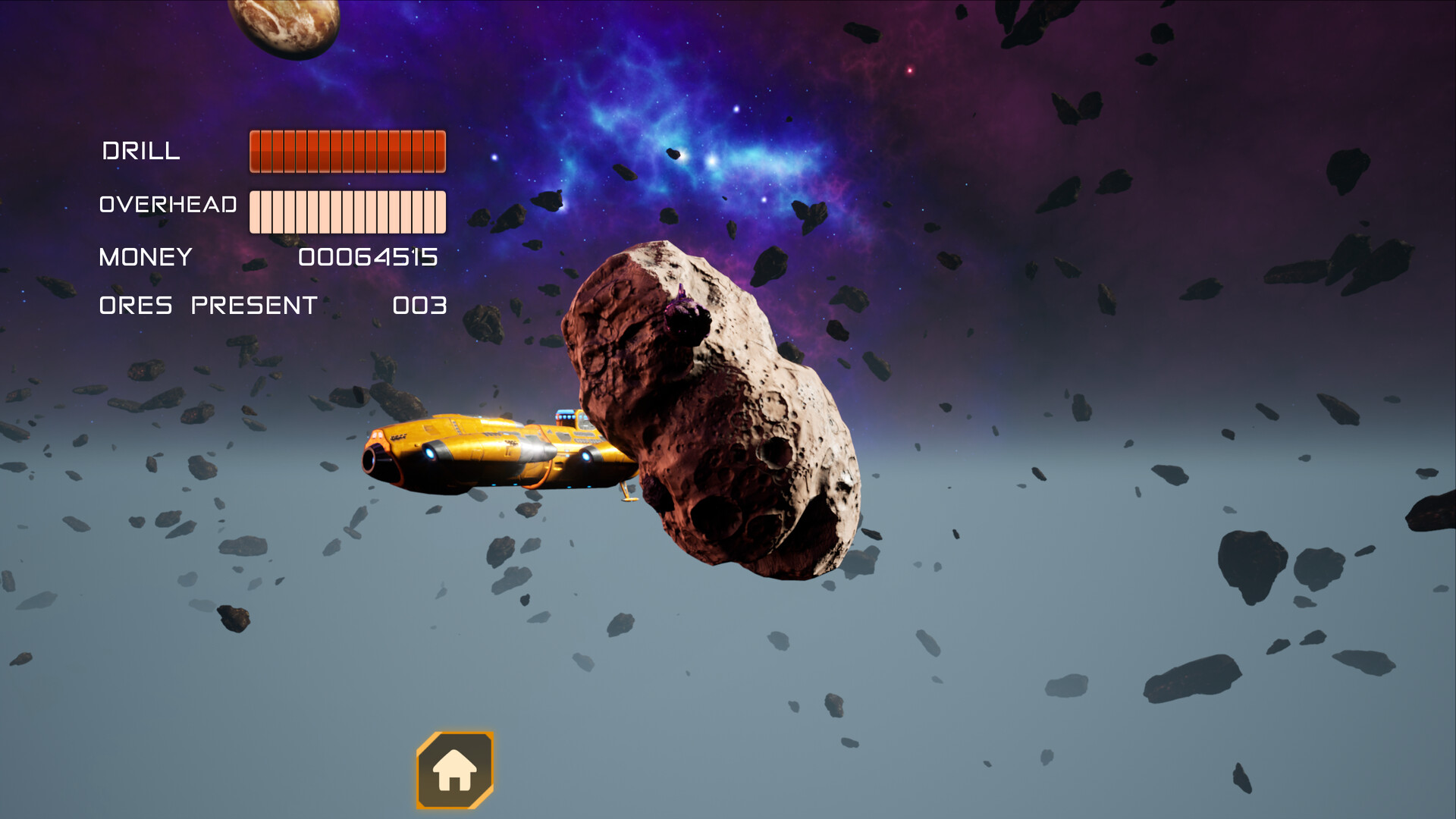Image resolution: width=1456 pixels, height=819 pixels.
Task: Click the planet in the top-left corner
Action: [x=284, y=27]
